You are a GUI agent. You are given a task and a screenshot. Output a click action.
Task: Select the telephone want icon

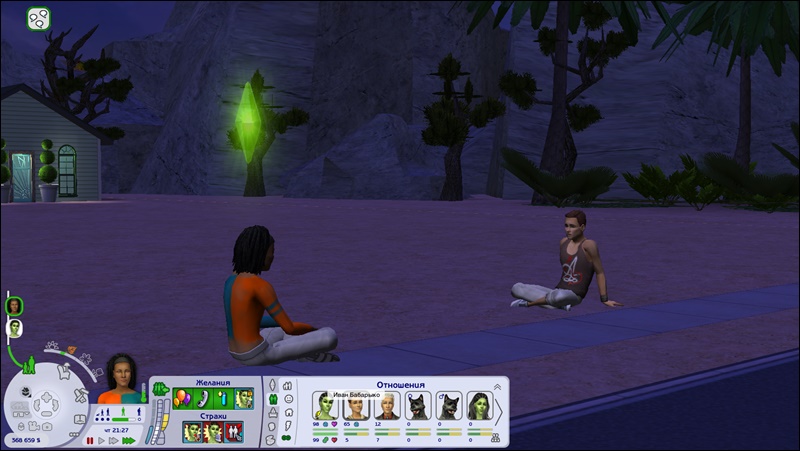pos(203,398)
